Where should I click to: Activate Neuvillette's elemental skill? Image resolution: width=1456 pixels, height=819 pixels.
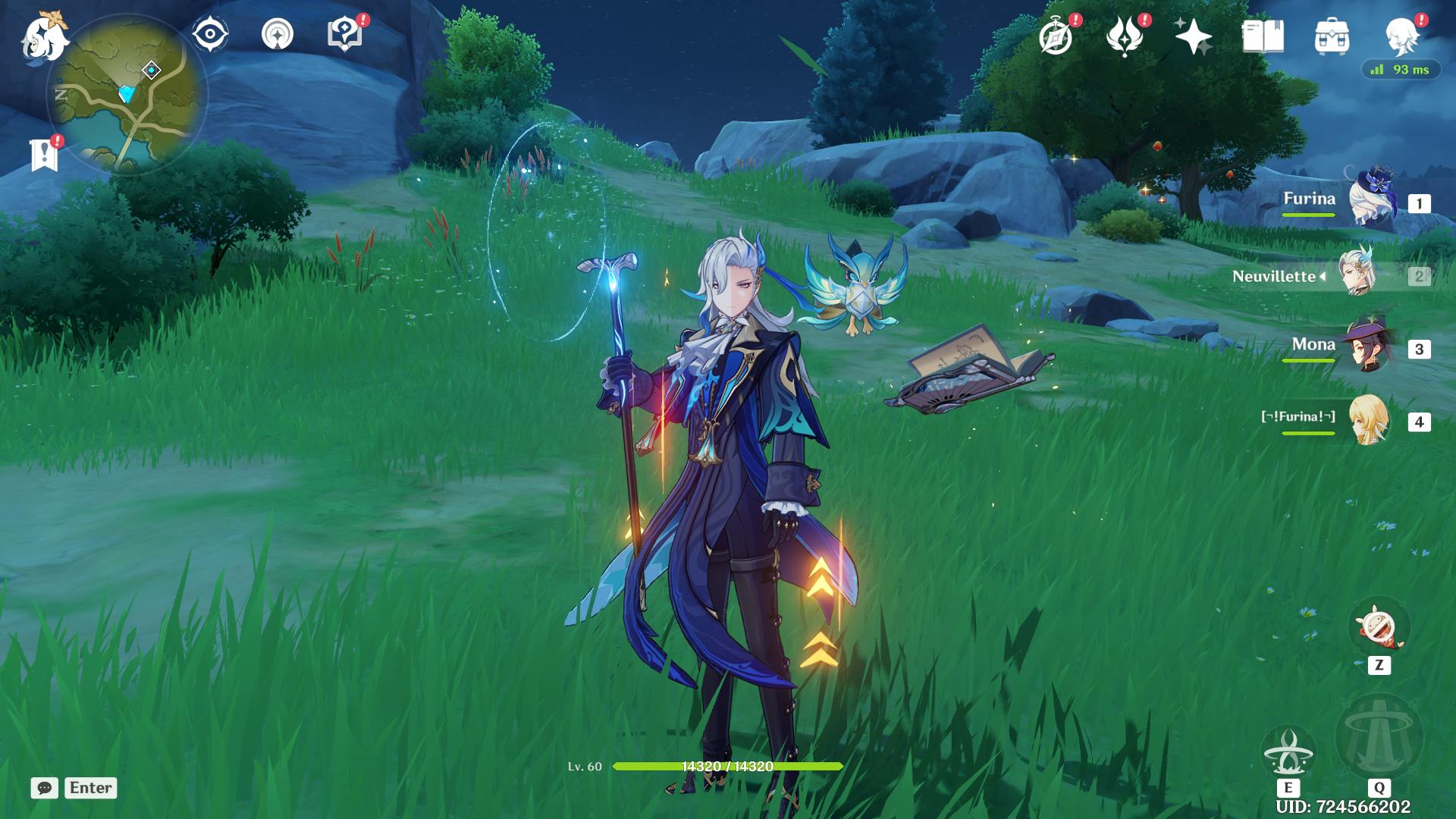pos(1288,752)
